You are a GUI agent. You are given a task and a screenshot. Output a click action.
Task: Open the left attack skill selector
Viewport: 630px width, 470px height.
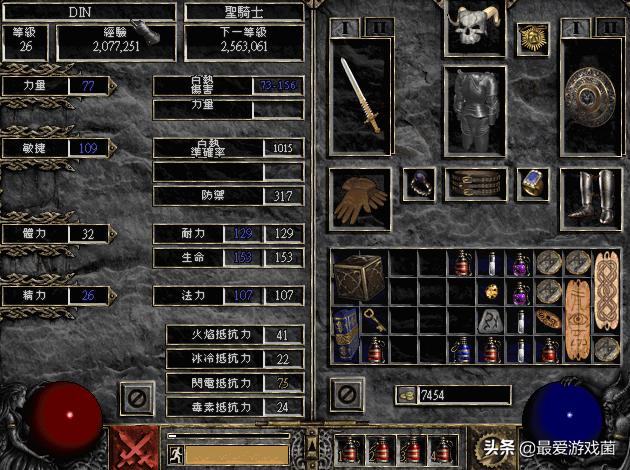point(130,449)
